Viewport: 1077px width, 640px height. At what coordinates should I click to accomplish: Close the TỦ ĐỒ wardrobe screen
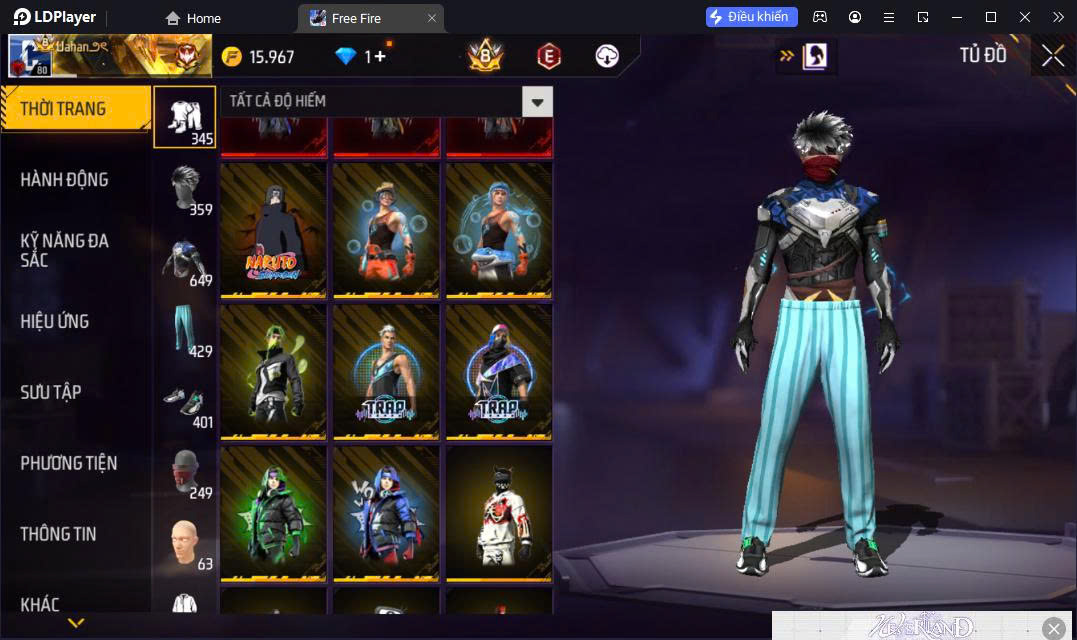click(x=1053, y=56)
